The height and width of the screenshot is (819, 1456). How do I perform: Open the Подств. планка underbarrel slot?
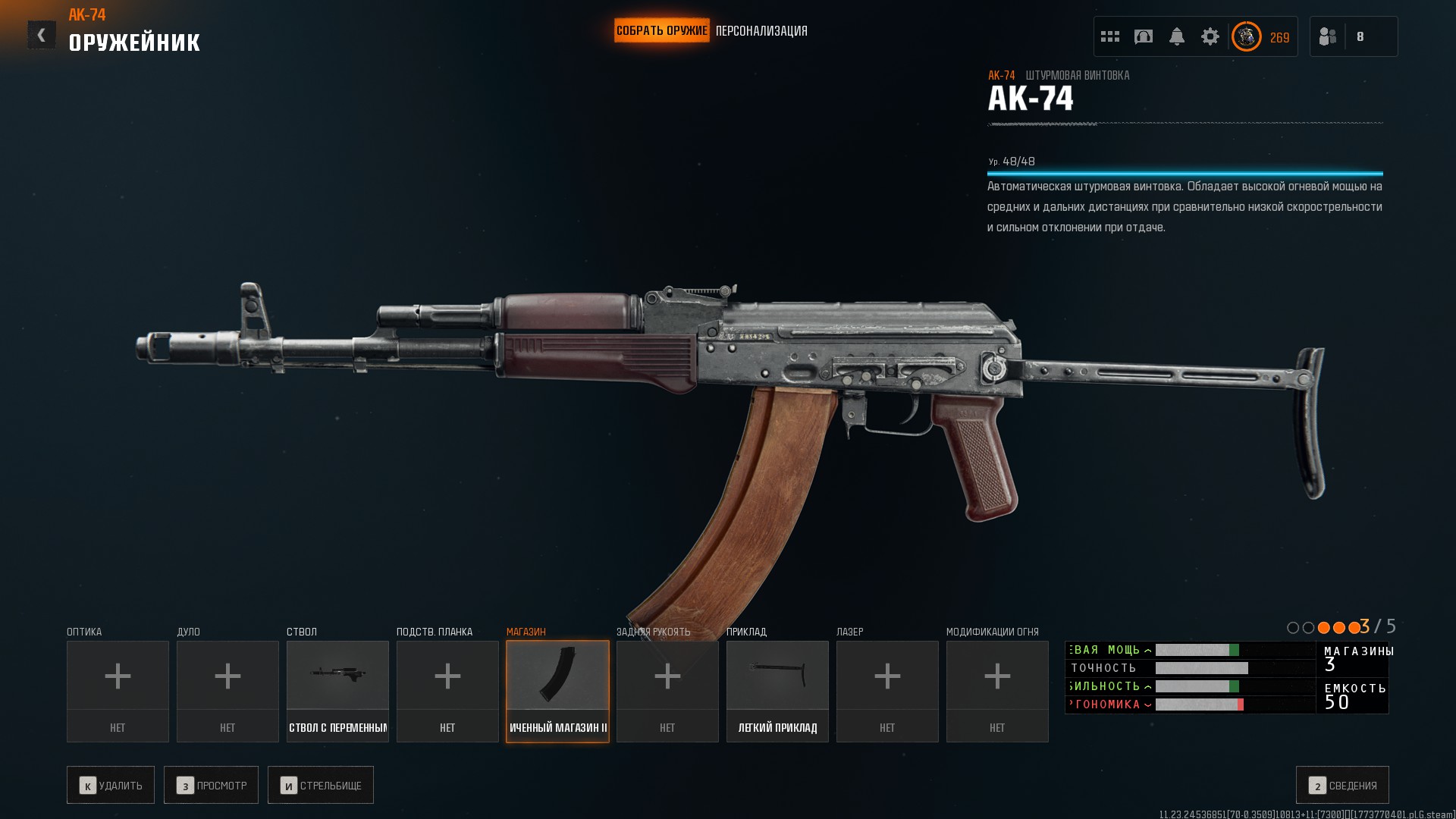(447, 691)
